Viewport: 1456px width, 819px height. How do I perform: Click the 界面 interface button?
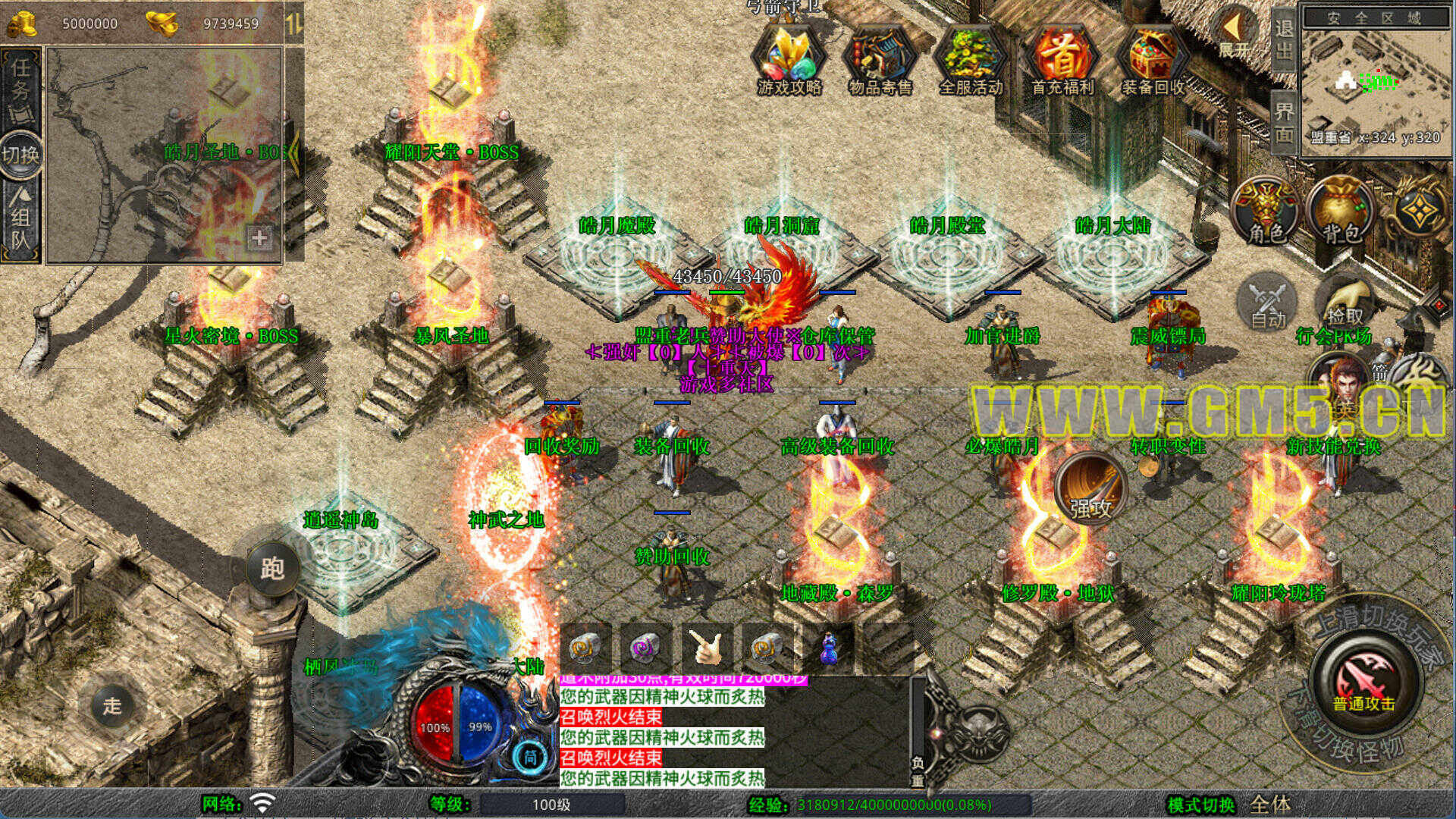[1283, 123]
